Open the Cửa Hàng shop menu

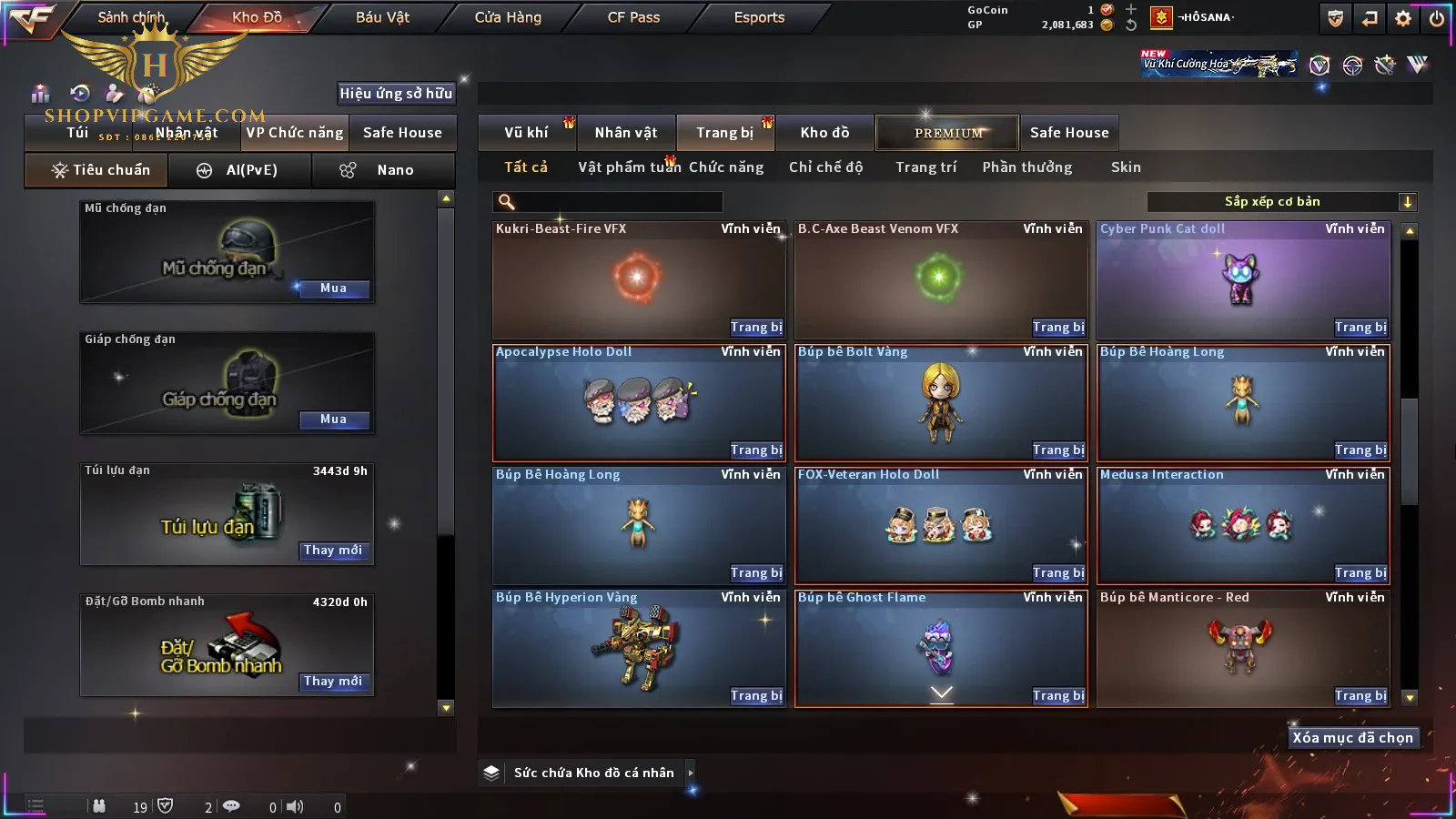(x=508, y=17)
